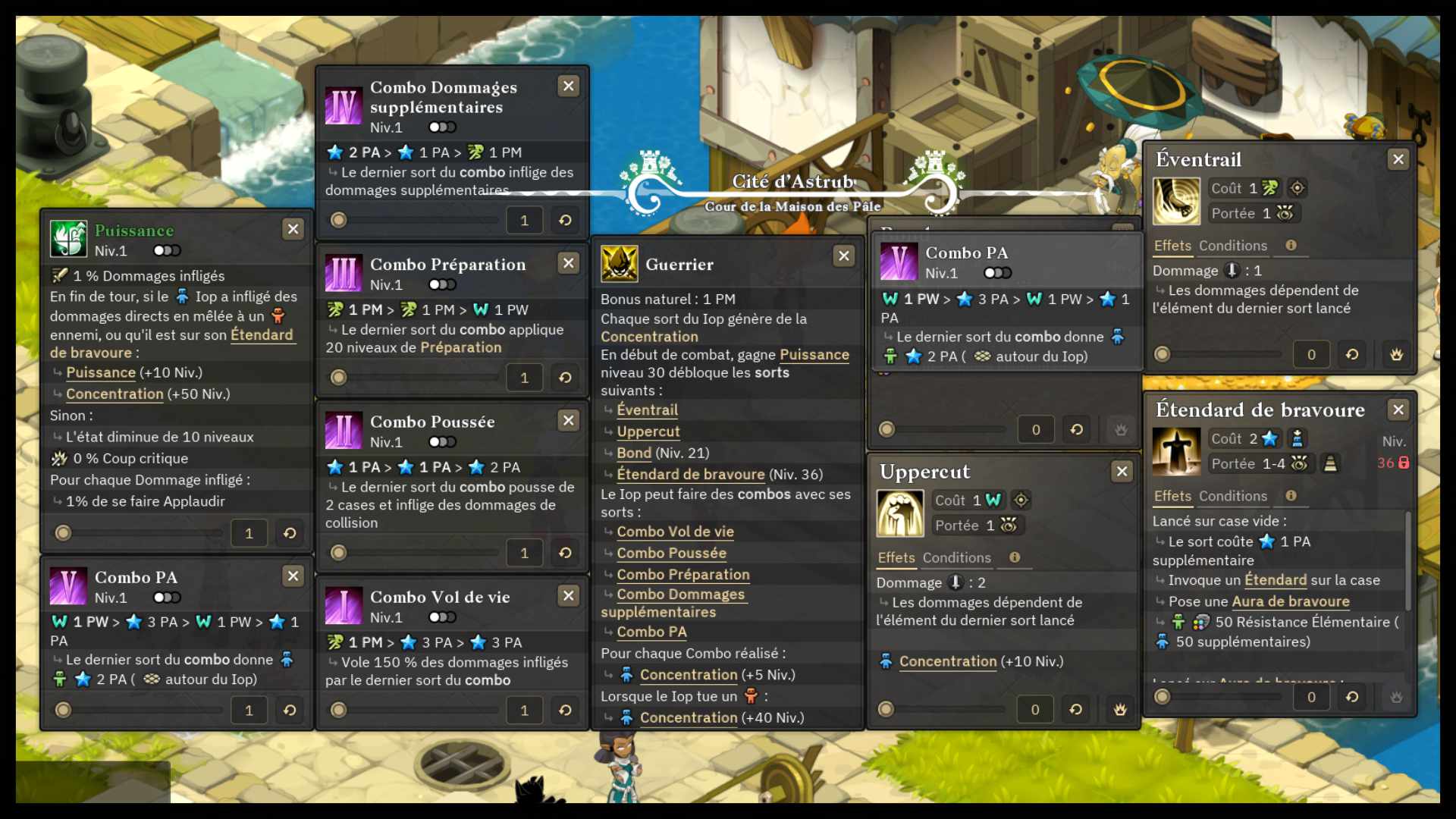Close the Éventail spell panel
The image size is (1456, 819).
(x=1398, y=159)
